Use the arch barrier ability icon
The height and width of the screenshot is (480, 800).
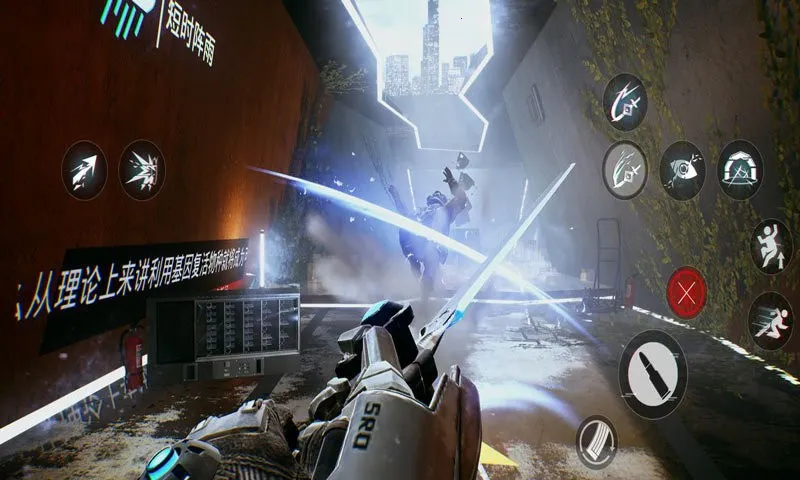(741, 169)
